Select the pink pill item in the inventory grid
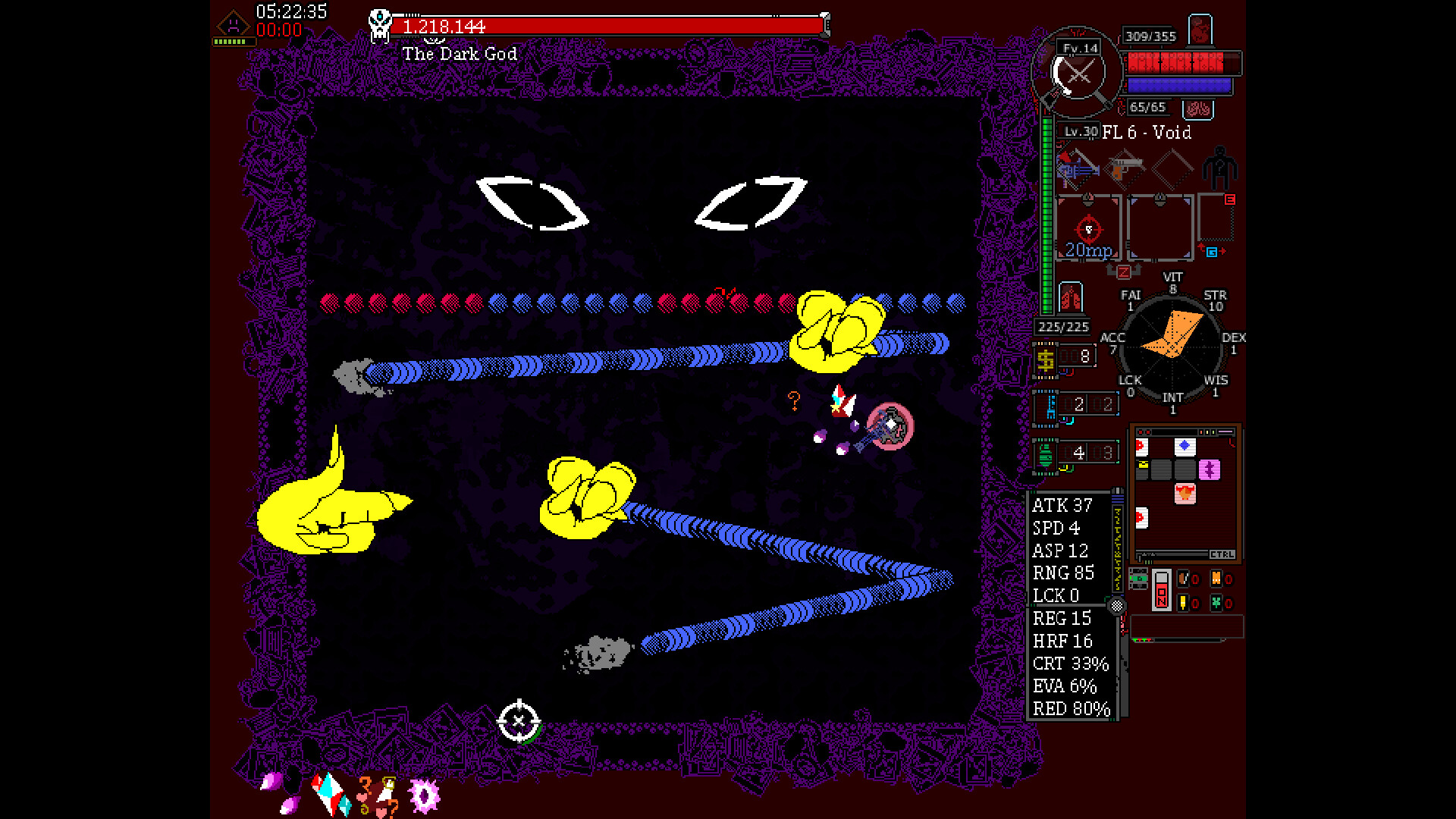 1210,469
